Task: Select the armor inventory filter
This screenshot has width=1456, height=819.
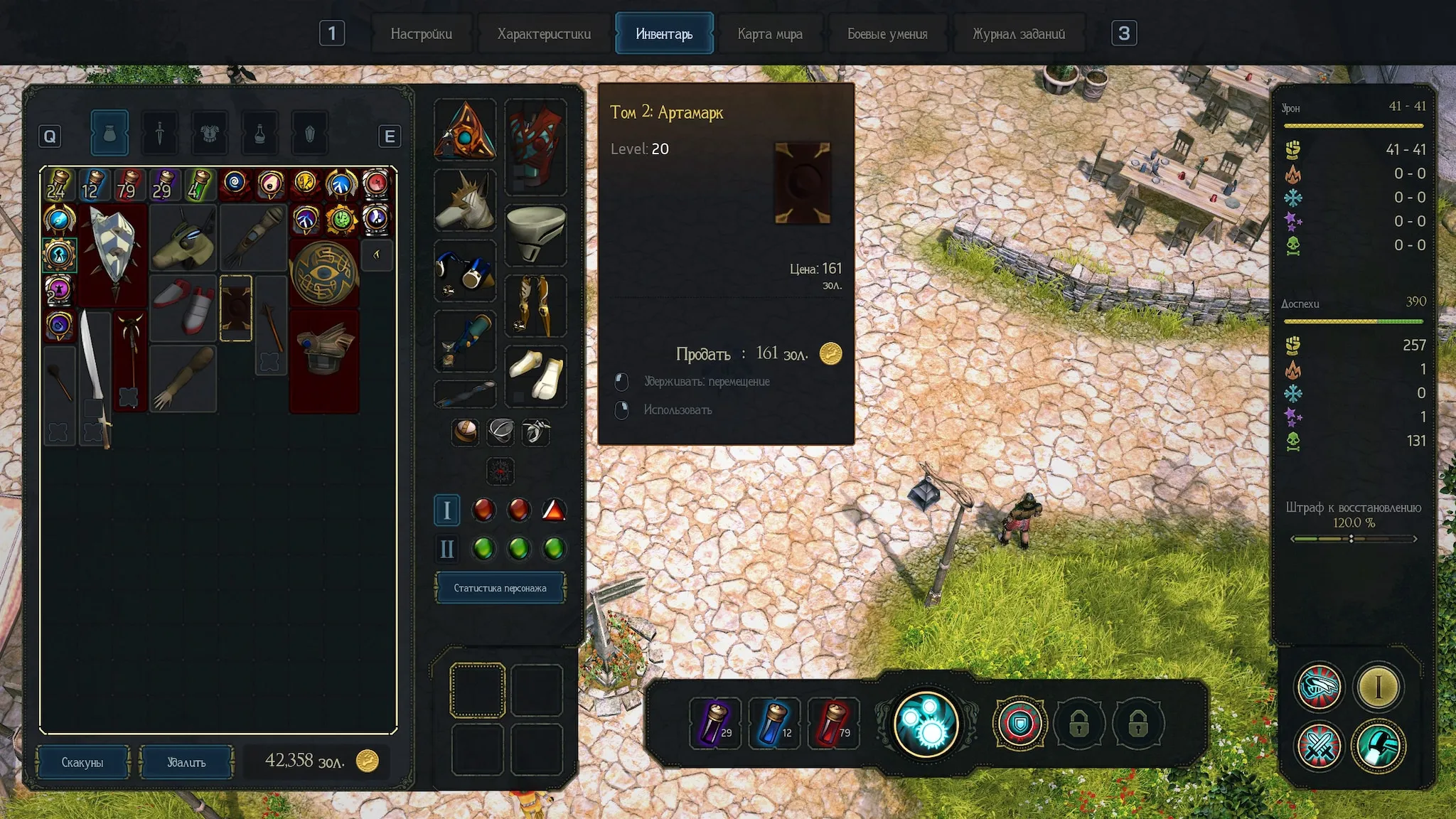Action: coord(210,133)
